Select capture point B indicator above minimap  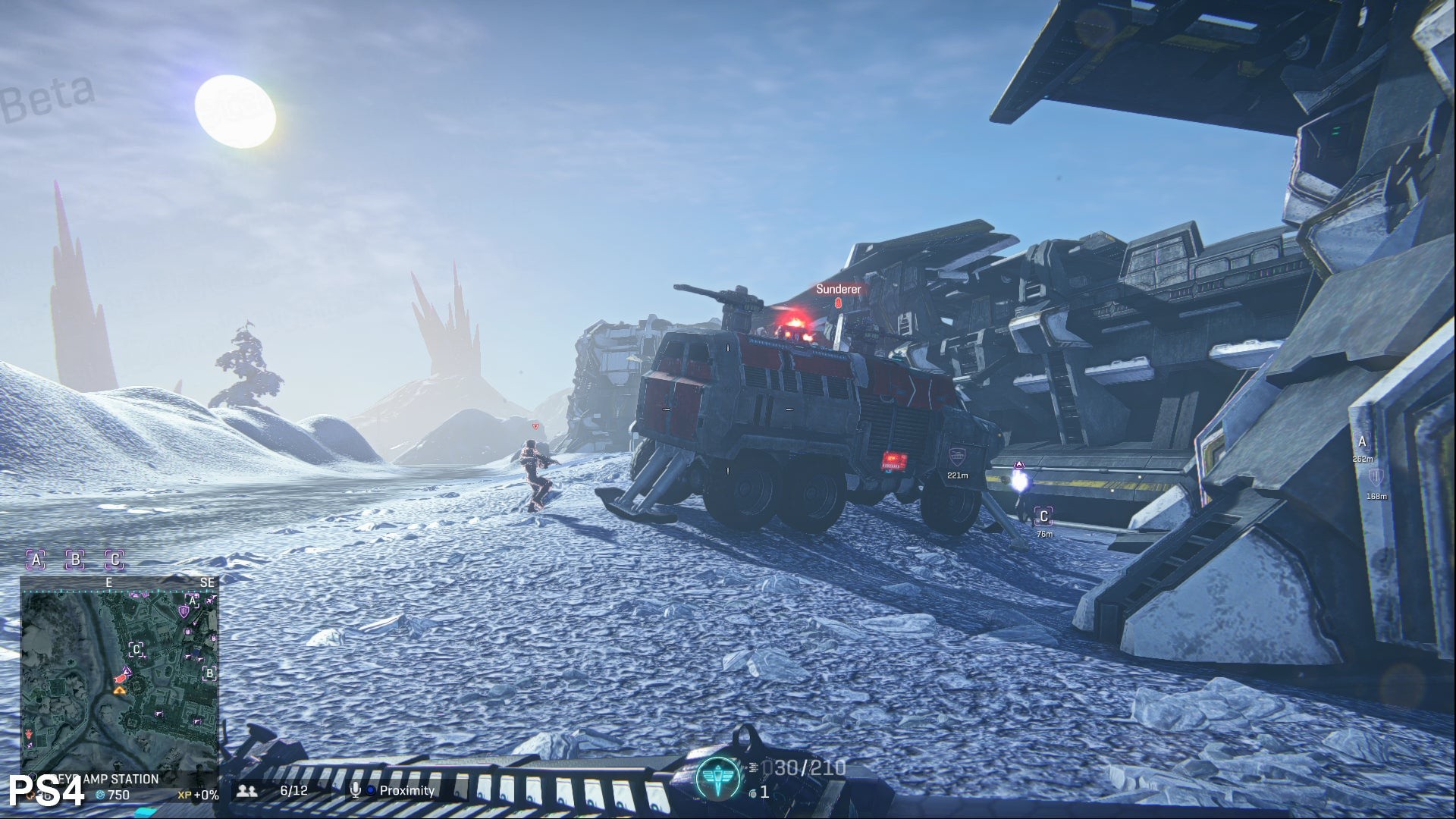(75, 560)
